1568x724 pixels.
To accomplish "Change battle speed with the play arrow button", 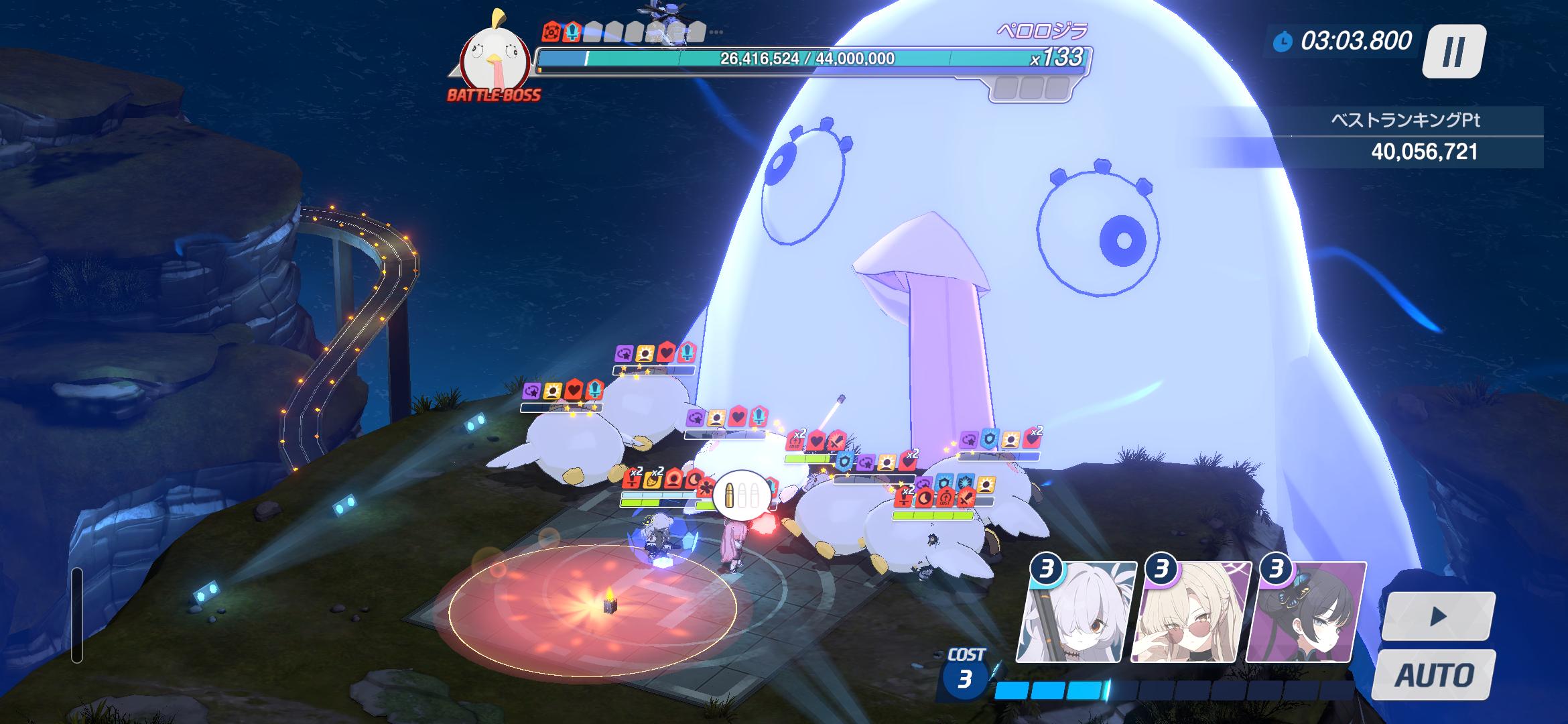I will pos(1437,616).
